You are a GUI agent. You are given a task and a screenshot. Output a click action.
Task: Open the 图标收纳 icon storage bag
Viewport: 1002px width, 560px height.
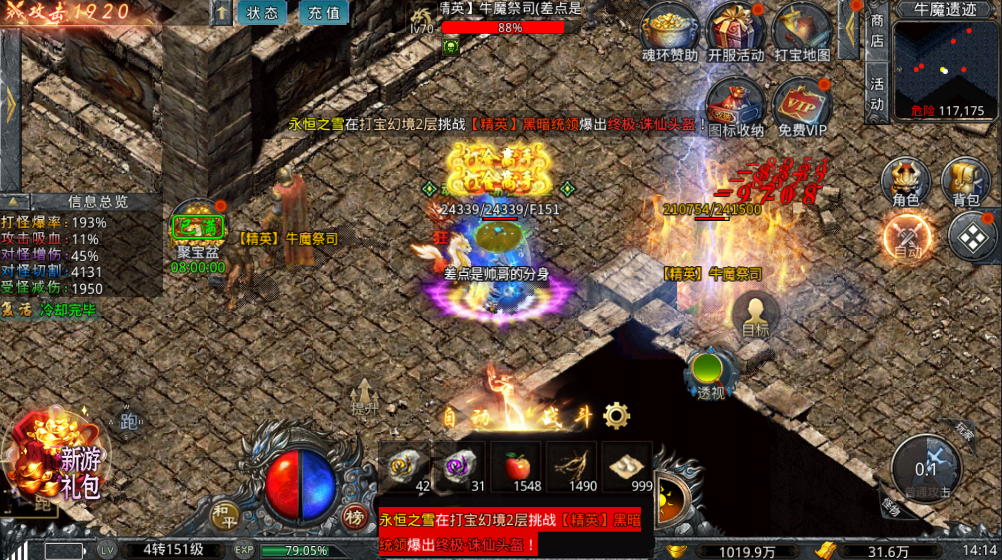click(735, 105)
